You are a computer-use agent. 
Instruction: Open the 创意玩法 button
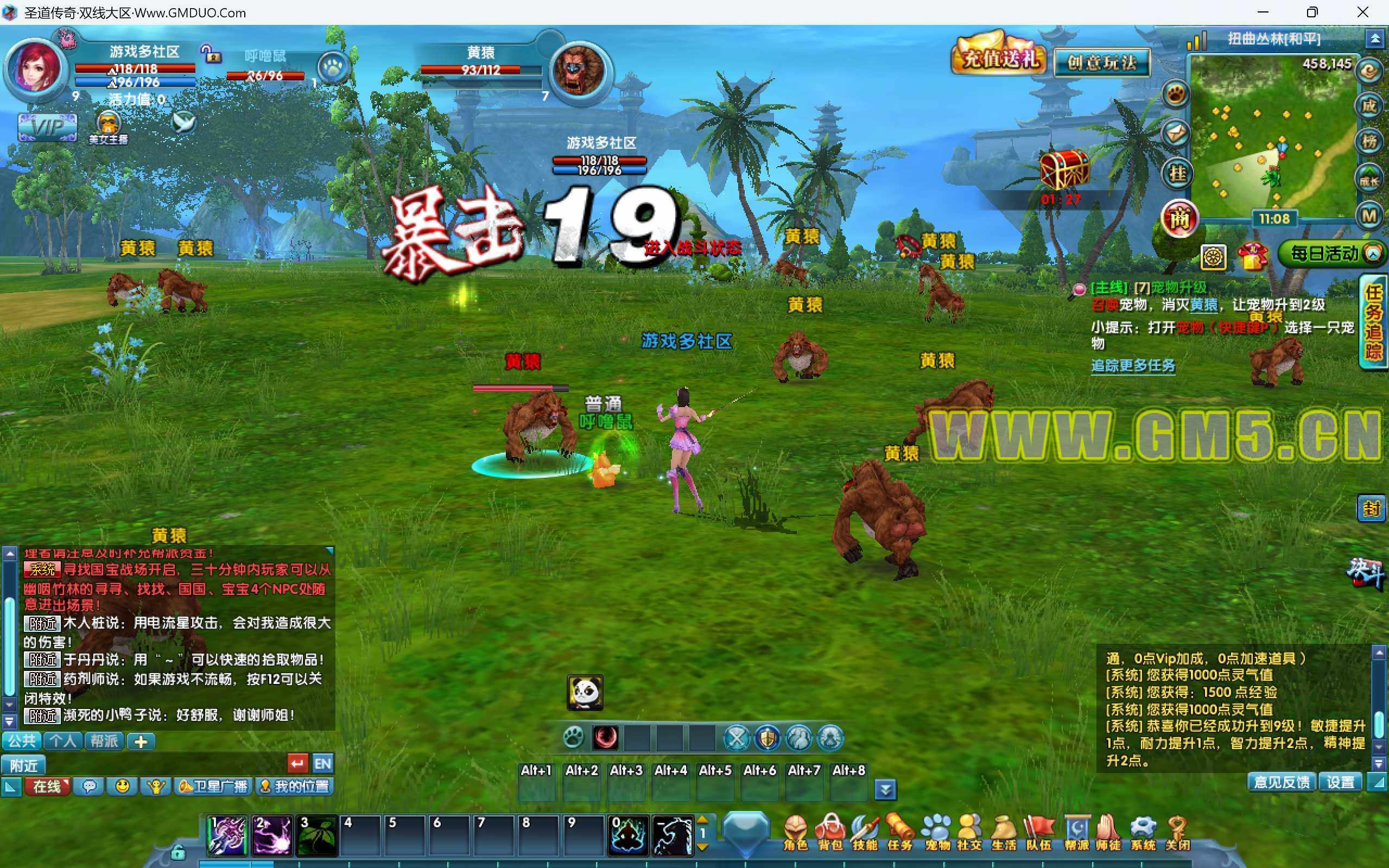click(1102, 62)
